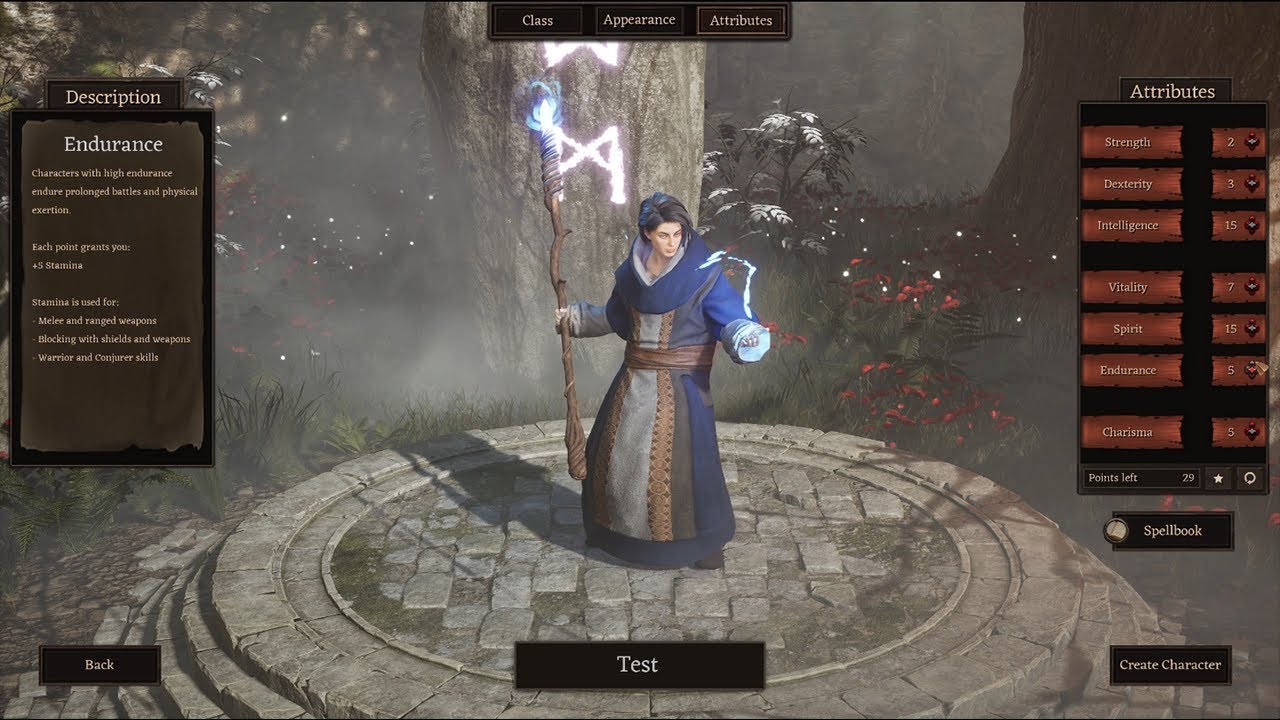1280x720 pixels.
Task: Reset attribute points with the circular arrow
Action: [1249, 478]
